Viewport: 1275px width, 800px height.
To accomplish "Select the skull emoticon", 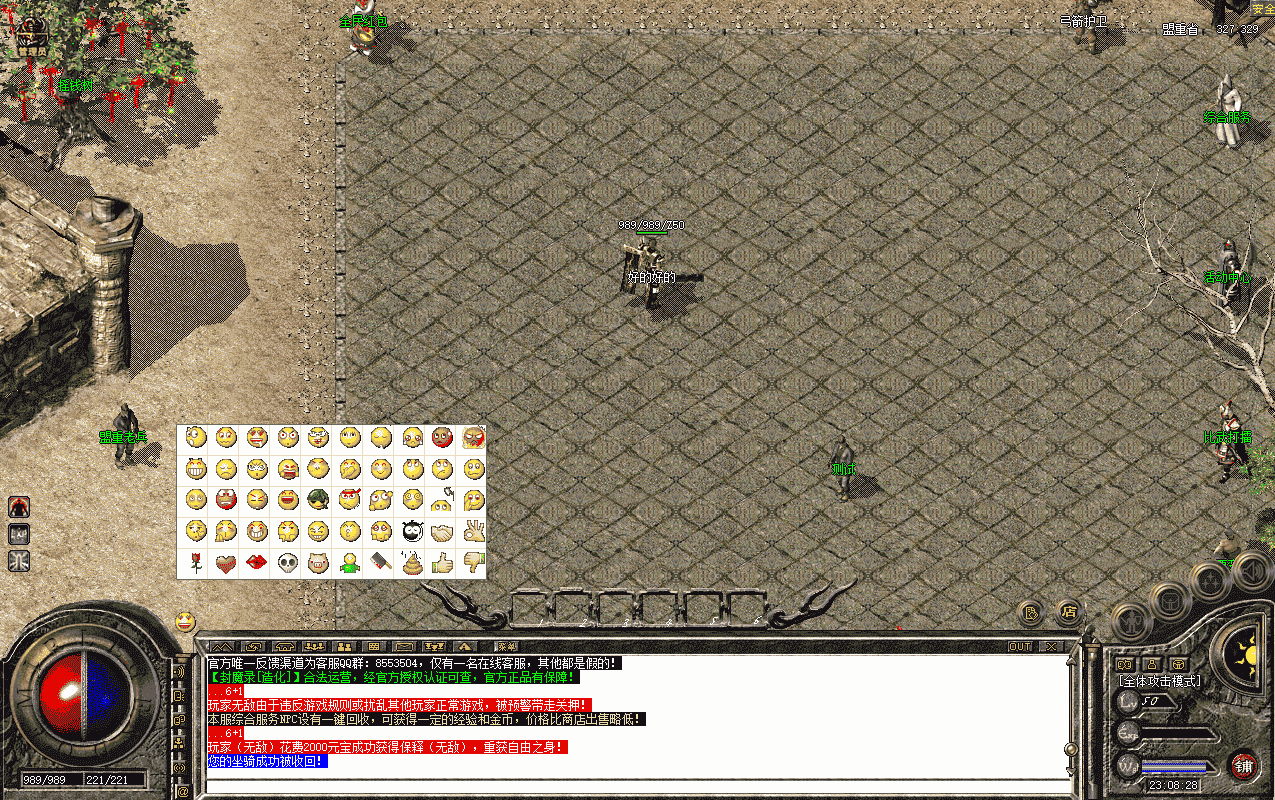I will pyautogui.click(x=288, y=562).
